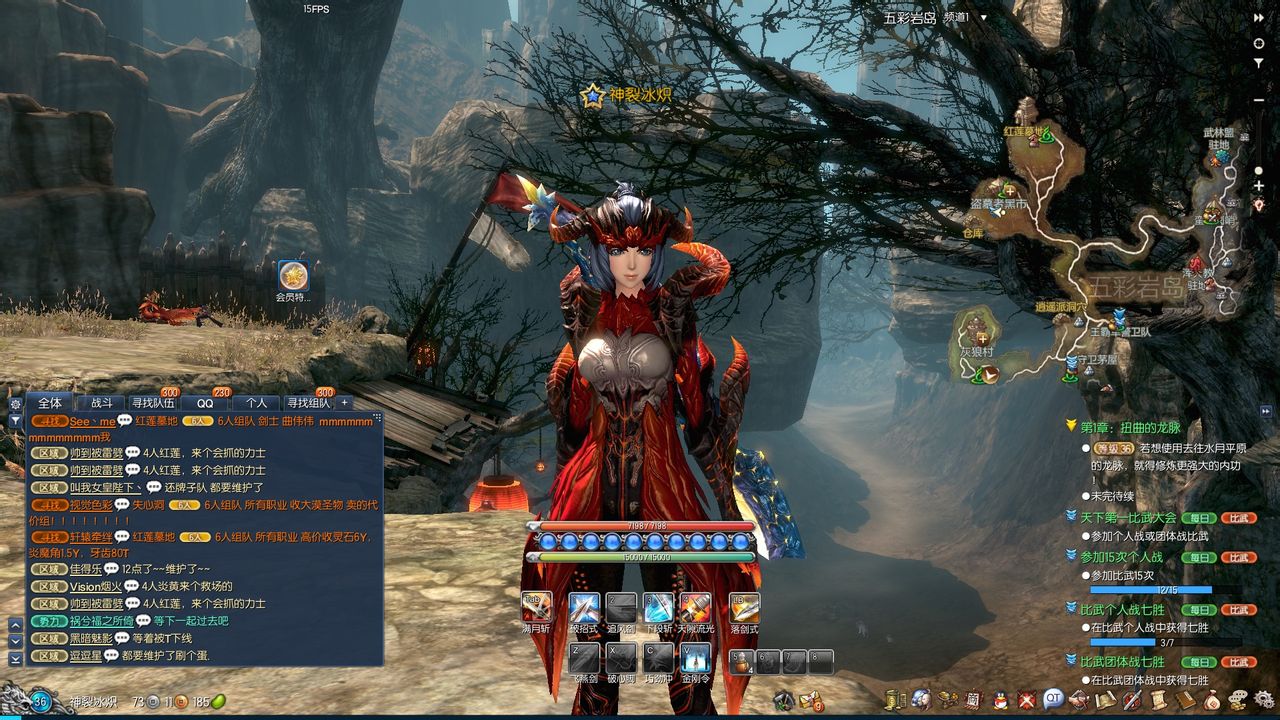Click player name Vision烟火 in chat
Viewport: 1280px width, 720px height.
tap(95, 587)
